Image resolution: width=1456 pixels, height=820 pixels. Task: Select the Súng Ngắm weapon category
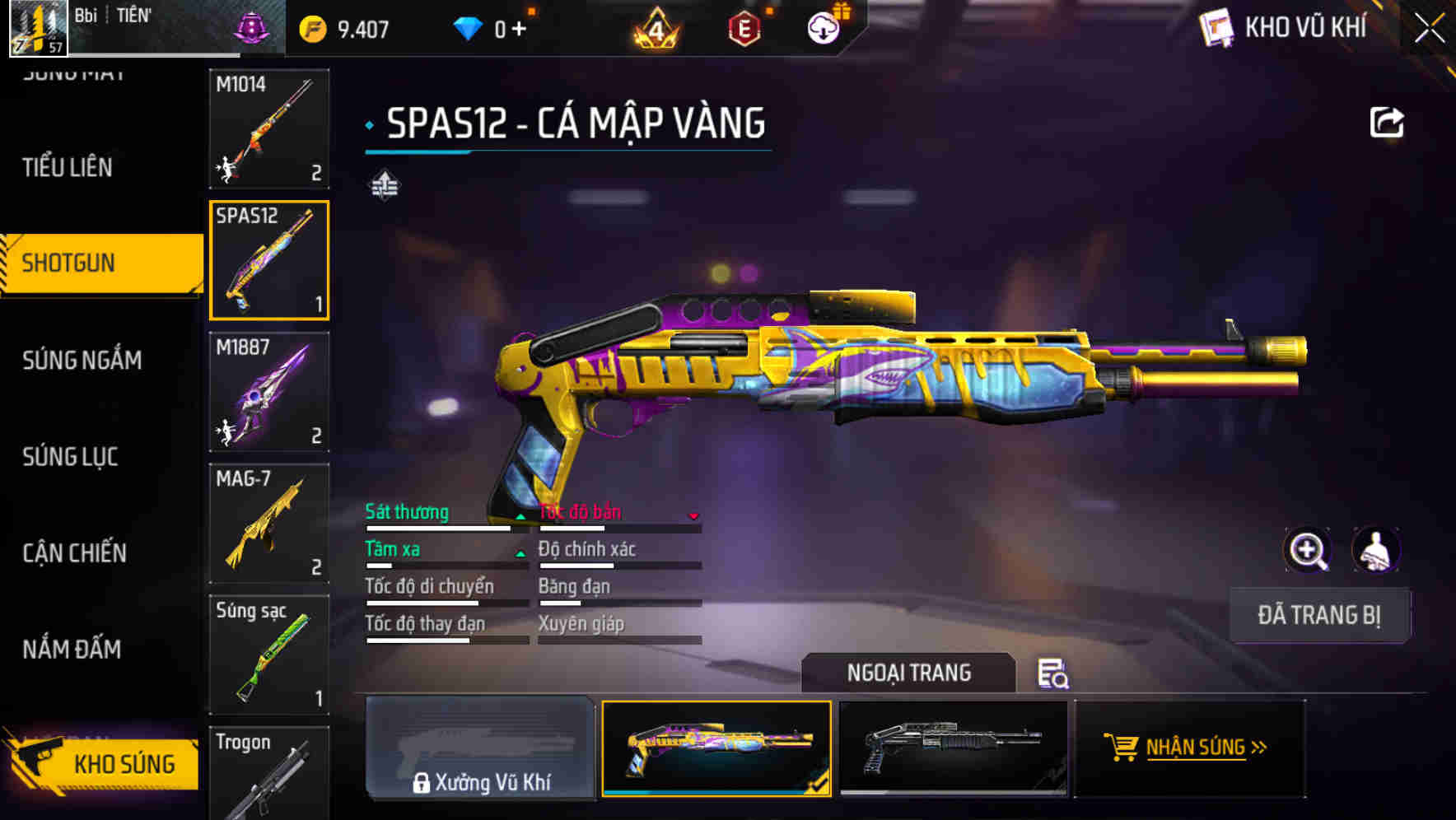pos(82,360)
